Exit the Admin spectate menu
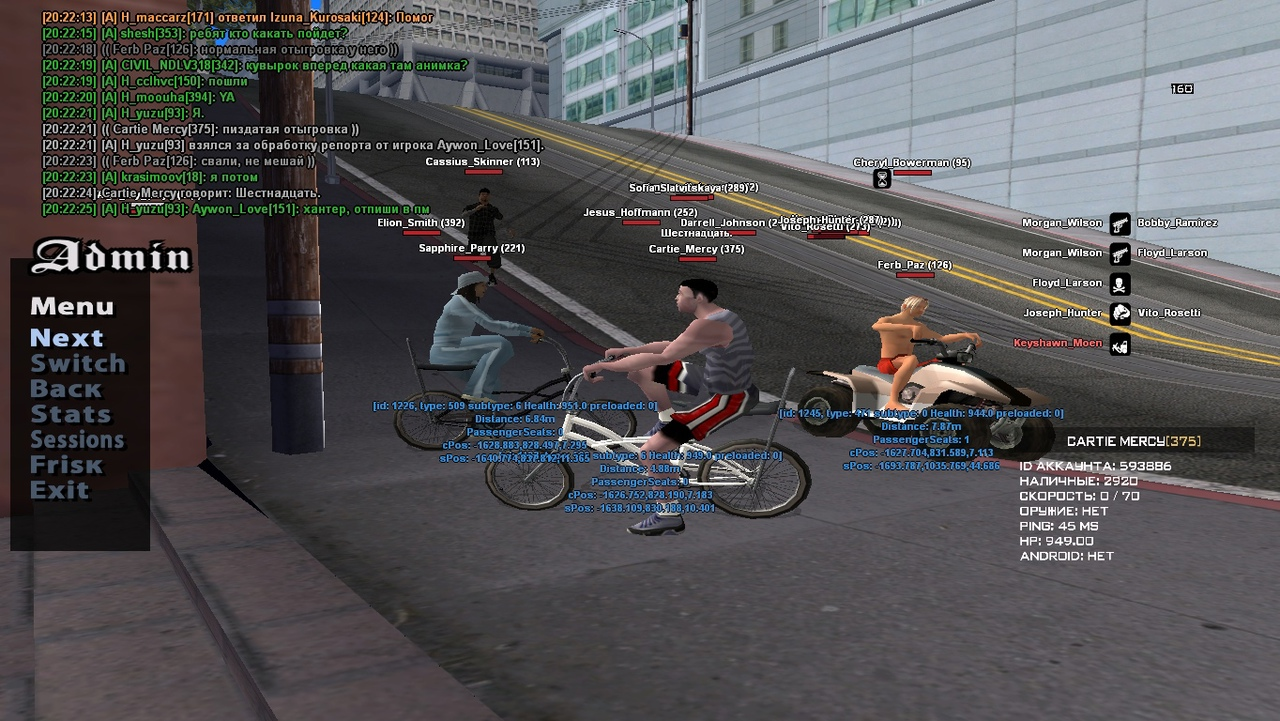The height and width of the screenshot is (721, 1280). (x=59, y=490)
